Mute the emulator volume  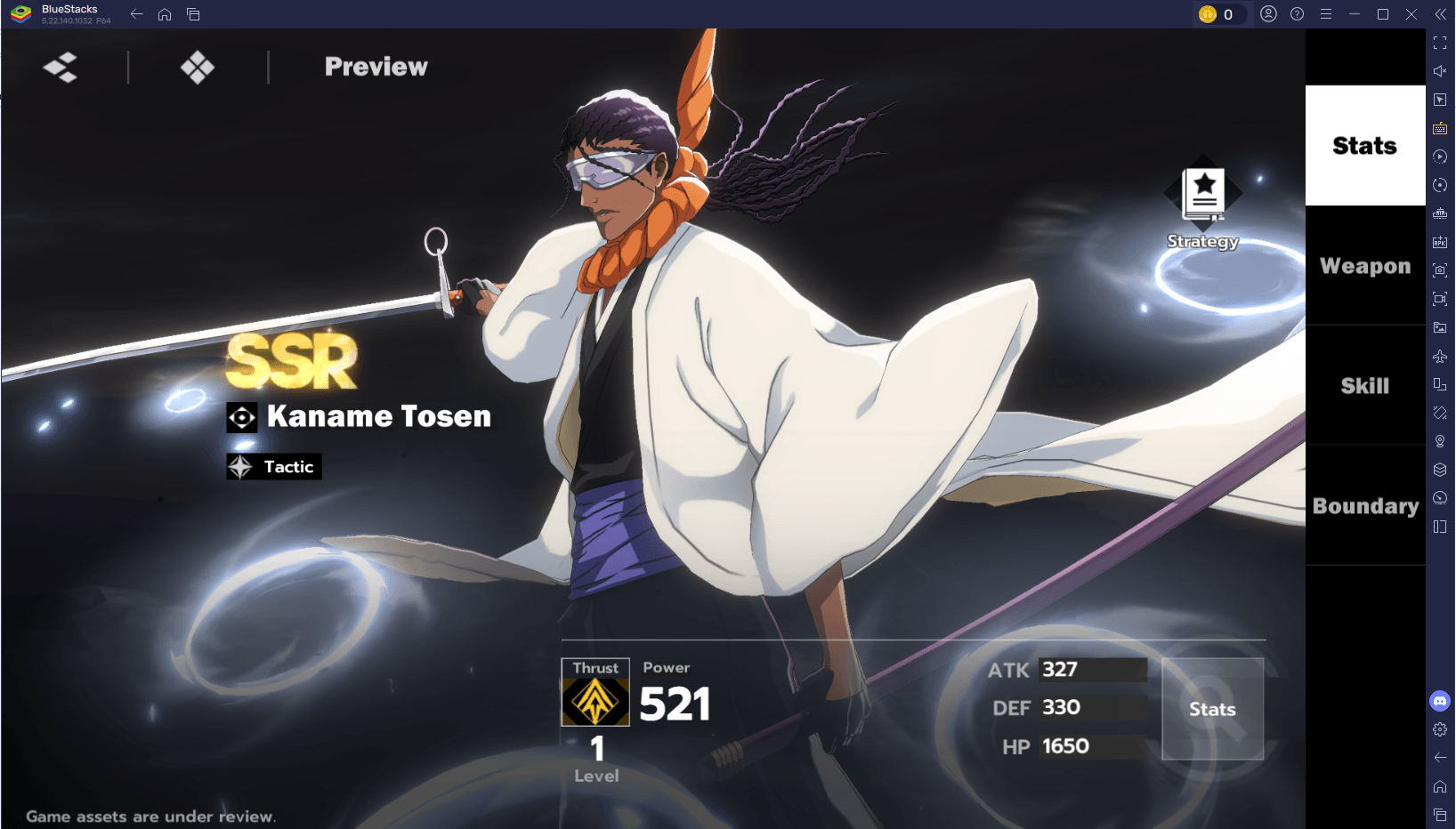pyautogui.click(x=1440, y=71)
